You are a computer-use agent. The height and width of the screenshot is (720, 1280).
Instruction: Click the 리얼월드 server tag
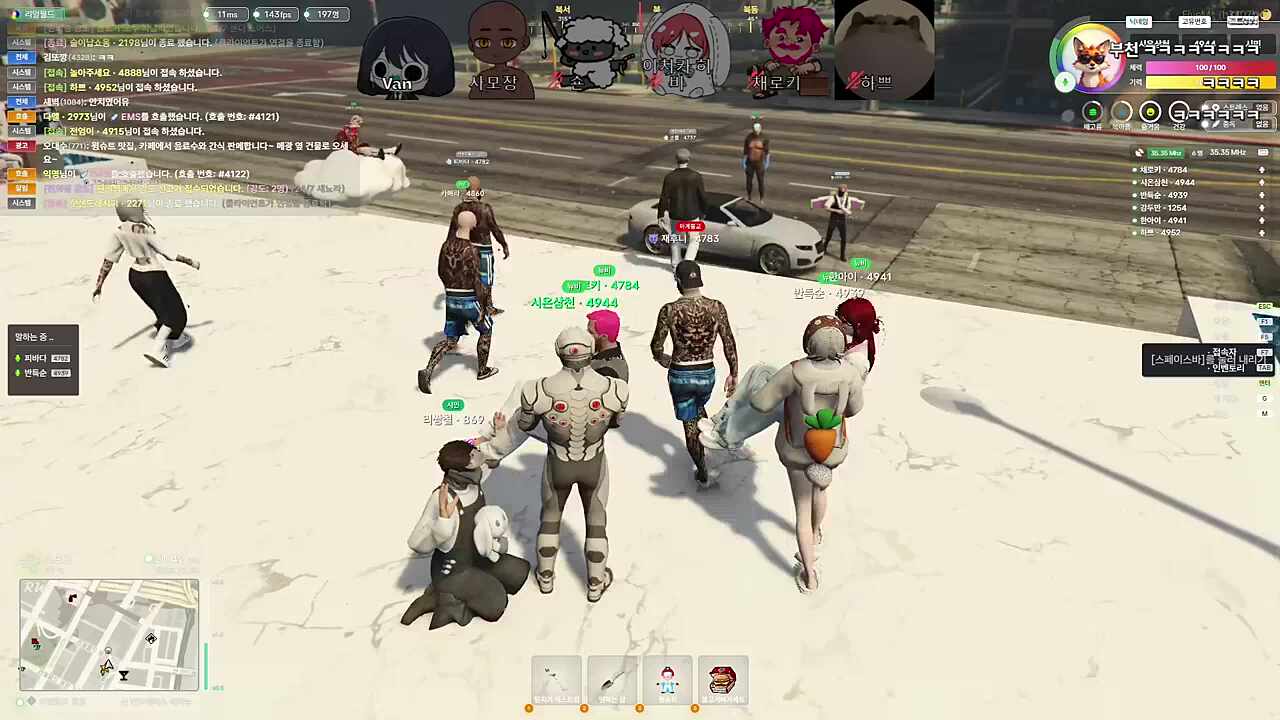pyautogui.click(x=38, y=14)
